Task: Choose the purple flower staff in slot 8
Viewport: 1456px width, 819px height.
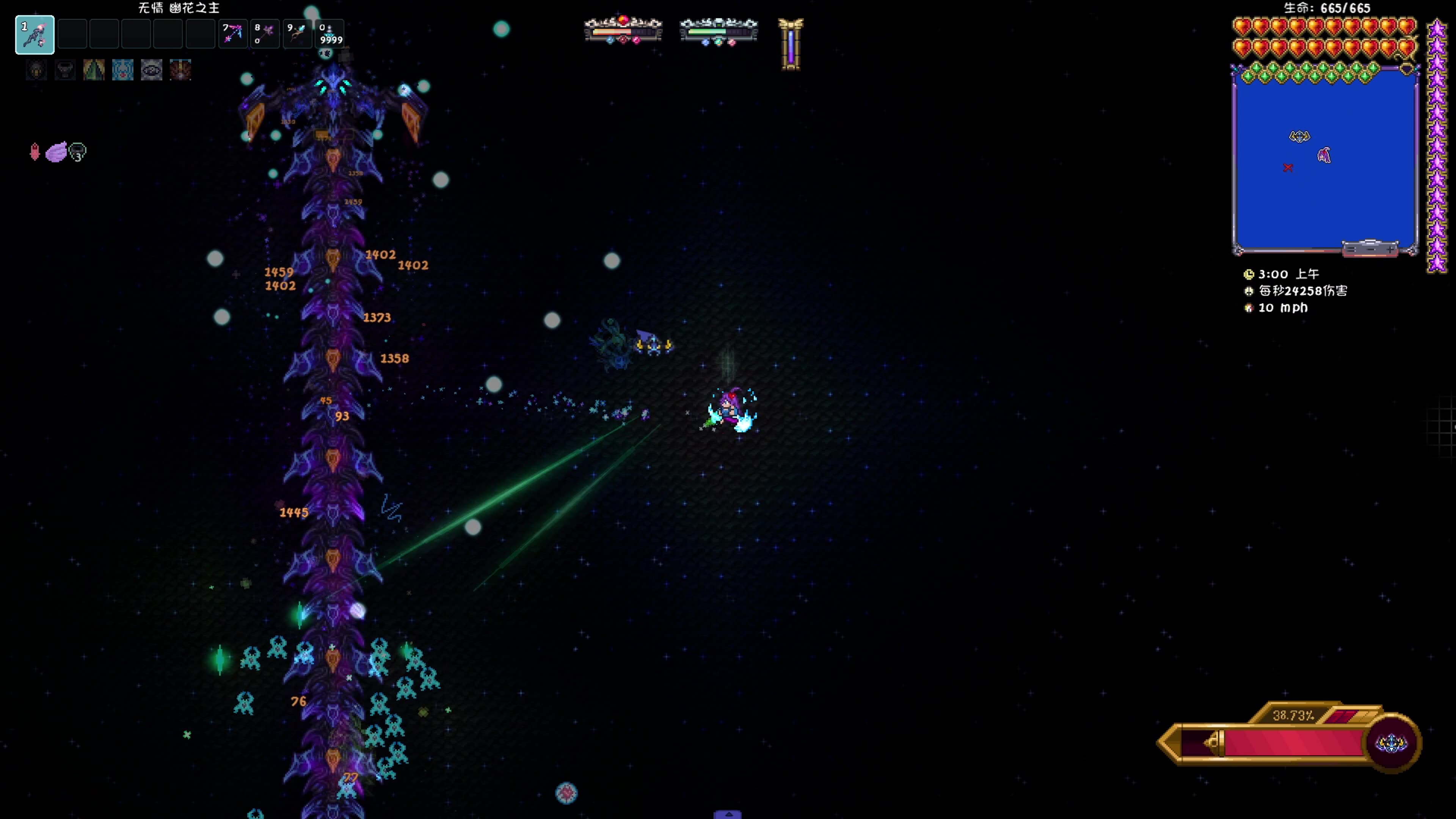Action: click(265, 34)
